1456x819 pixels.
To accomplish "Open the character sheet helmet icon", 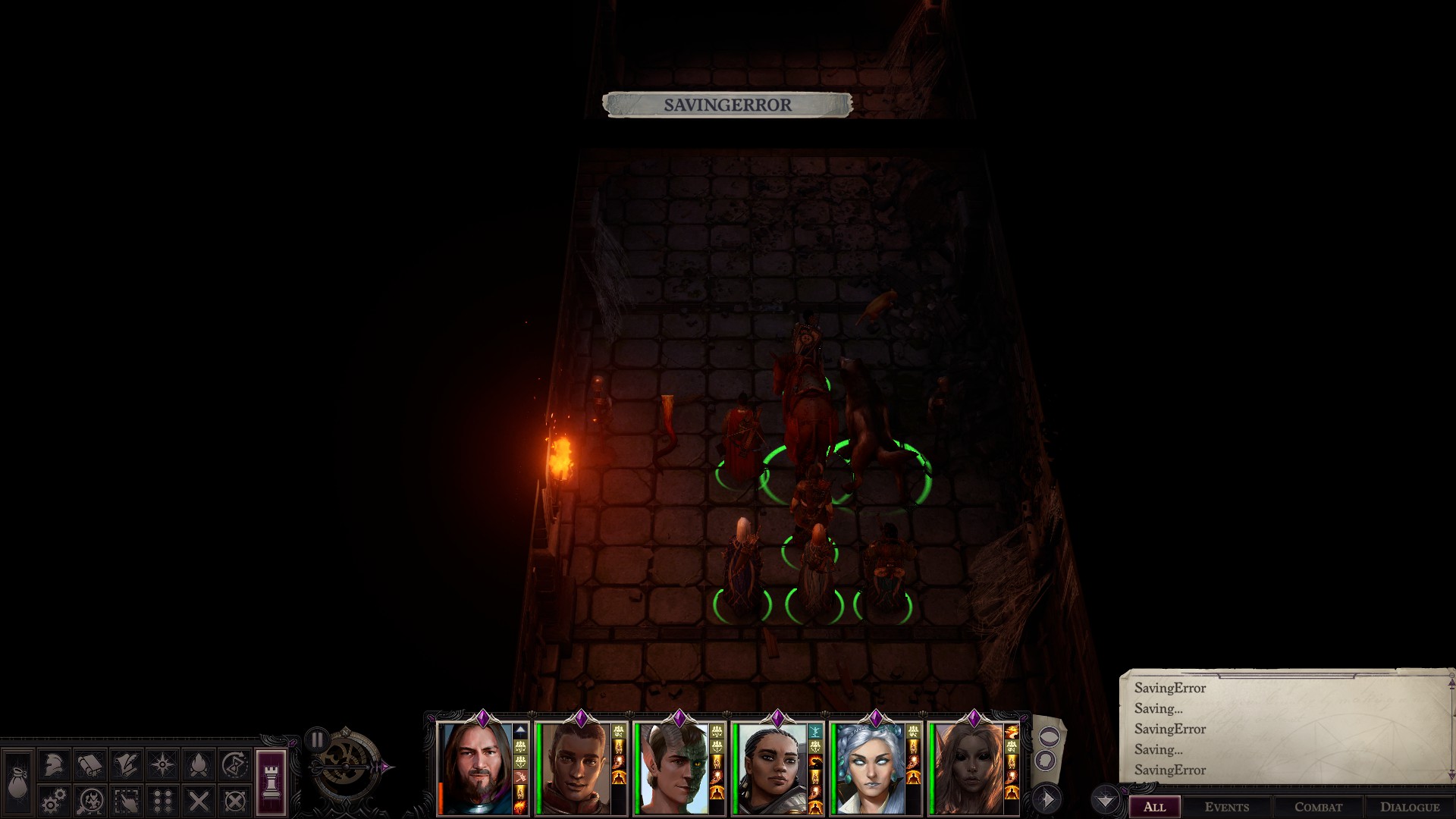I will tap(54, 764).
